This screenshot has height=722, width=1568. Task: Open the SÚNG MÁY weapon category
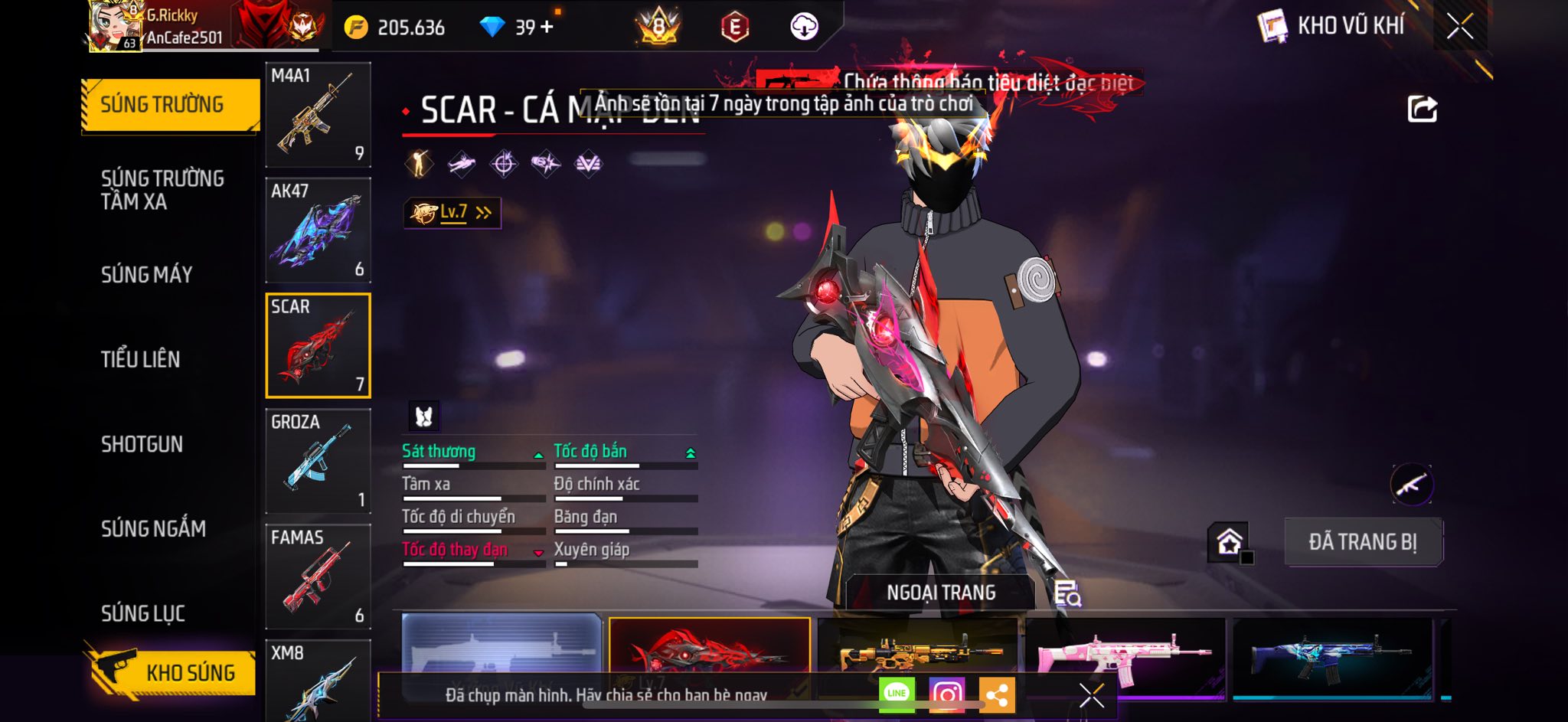click(x=146, y=275)
